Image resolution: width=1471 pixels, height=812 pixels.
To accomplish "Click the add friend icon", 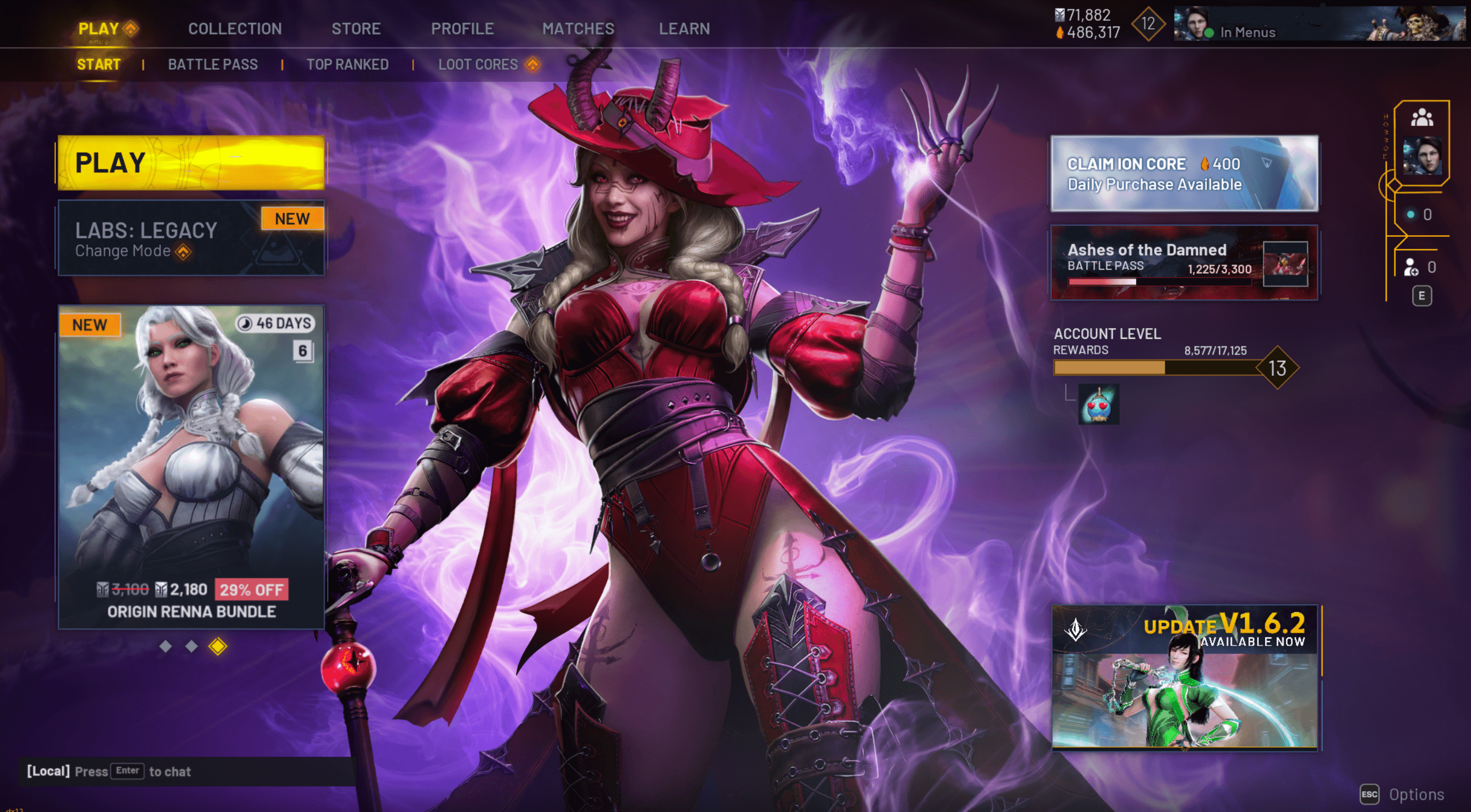I will pos(1410,267).
